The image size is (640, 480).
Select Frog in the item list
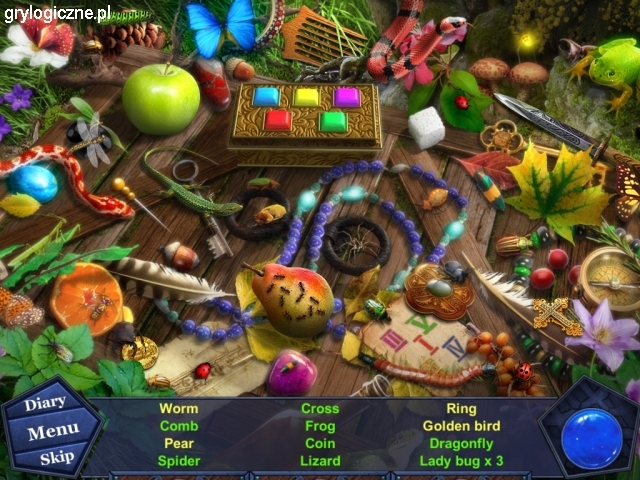(320, 426)
